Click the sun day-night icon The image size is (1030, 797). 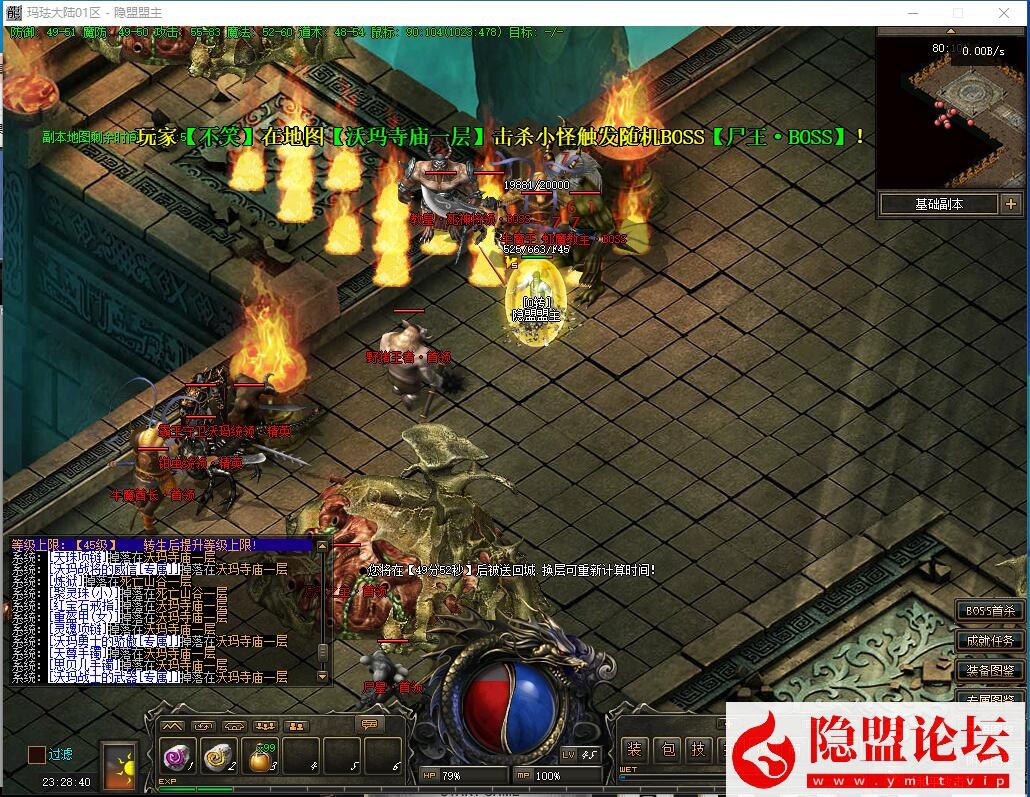[x=121, y=765]
